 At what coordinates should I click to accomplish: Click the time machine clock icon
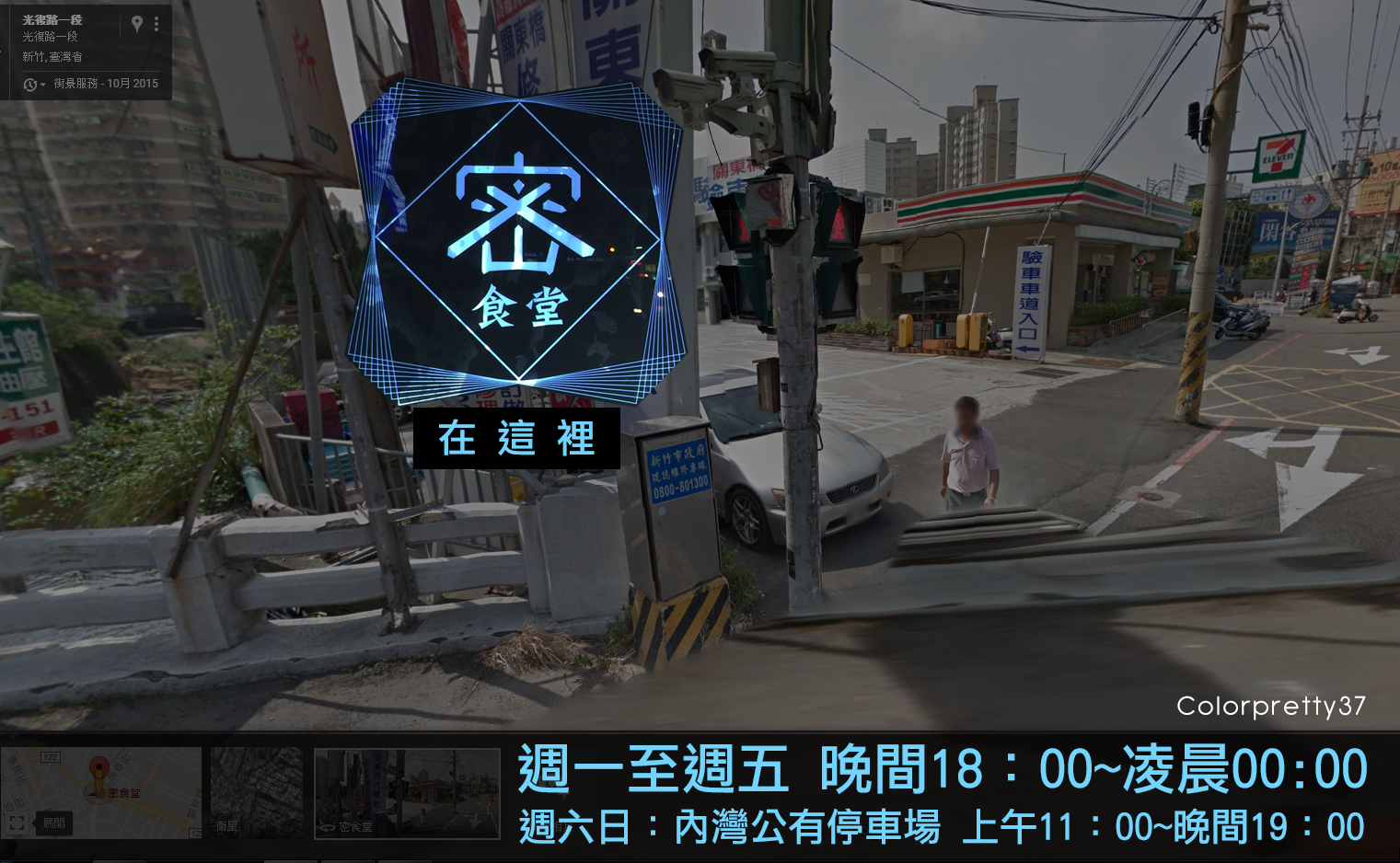point(29,84)
